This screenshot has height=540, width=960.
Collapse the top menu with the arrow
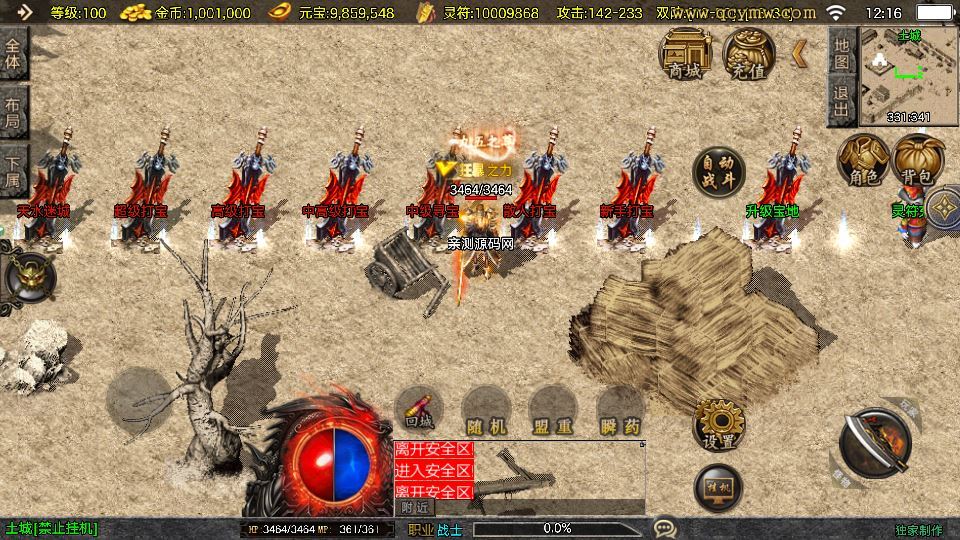coord(800,53)
